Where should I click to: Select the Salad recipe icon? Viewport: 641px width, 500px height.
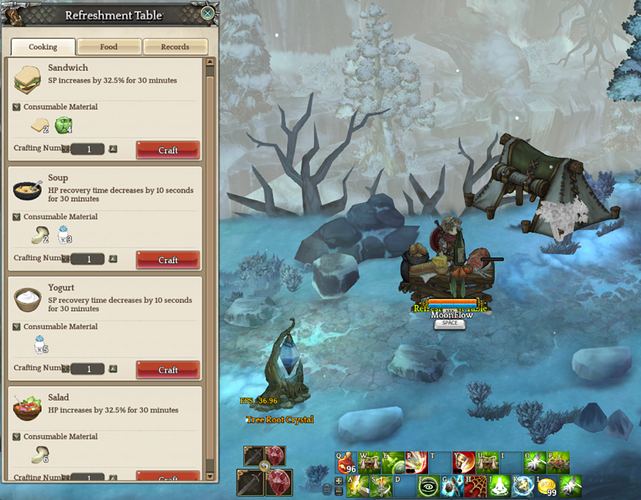[28, 410]
